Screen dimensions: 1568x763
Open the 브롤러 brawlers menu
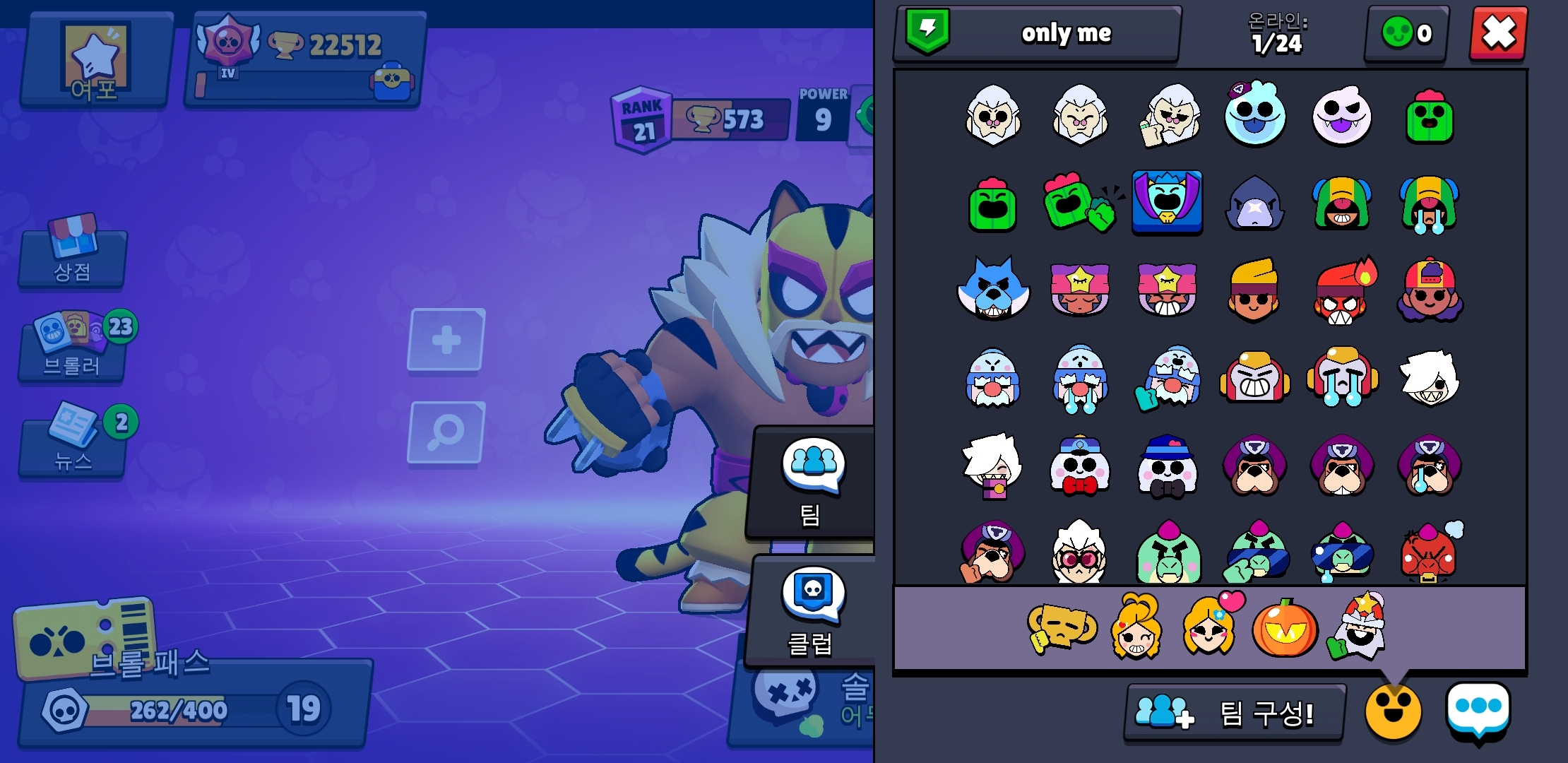coord(73,348)
